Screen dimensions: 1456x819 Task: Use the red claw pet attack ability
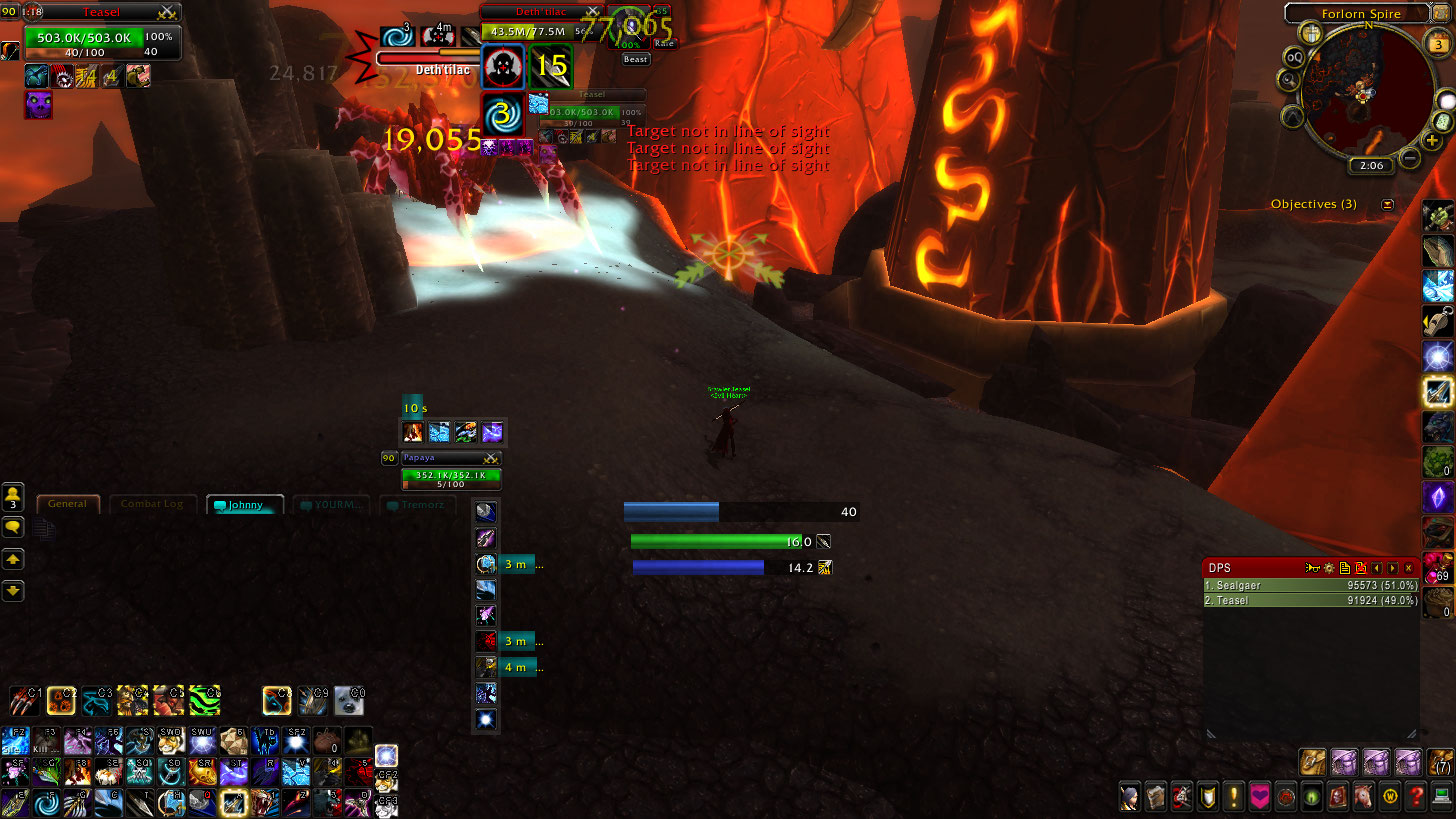pyautogui.click(x=26, y=699)
